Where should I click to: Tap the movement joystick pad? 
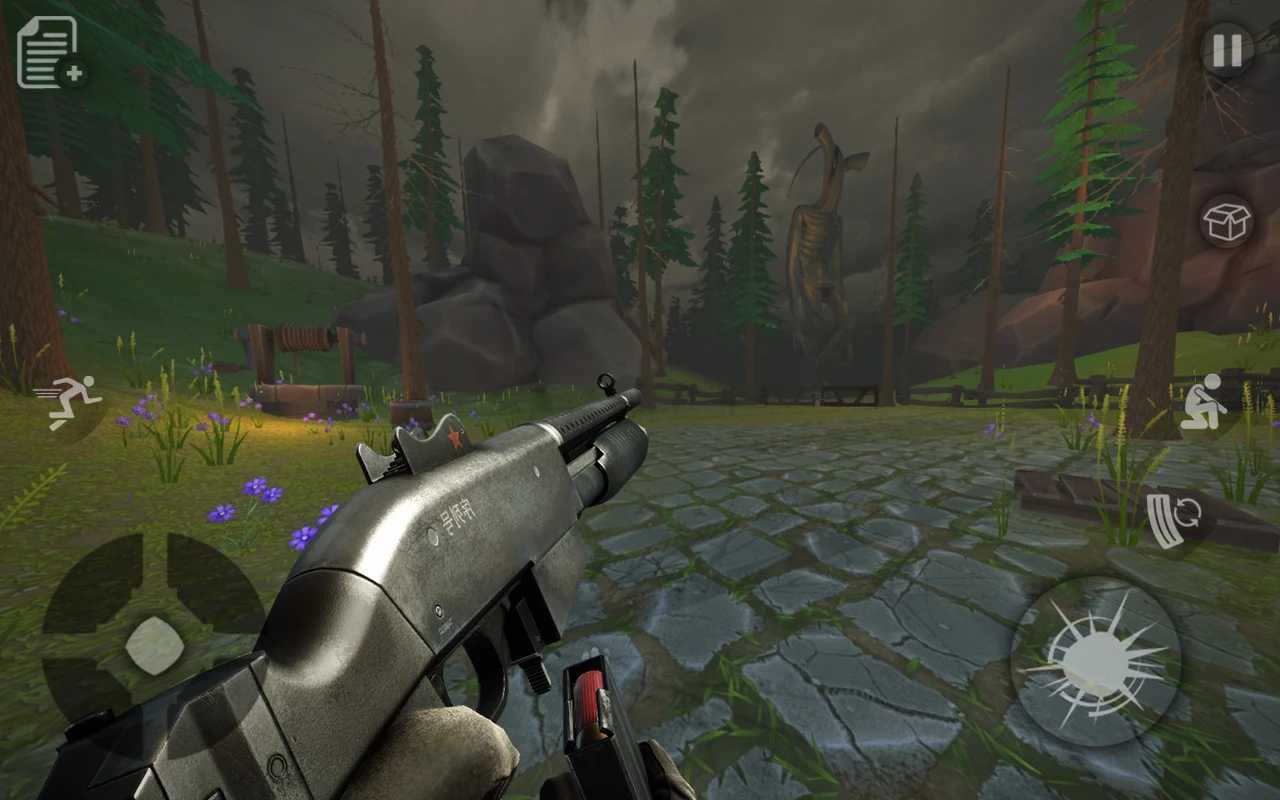pyautogui.click(x=153, y=645)
